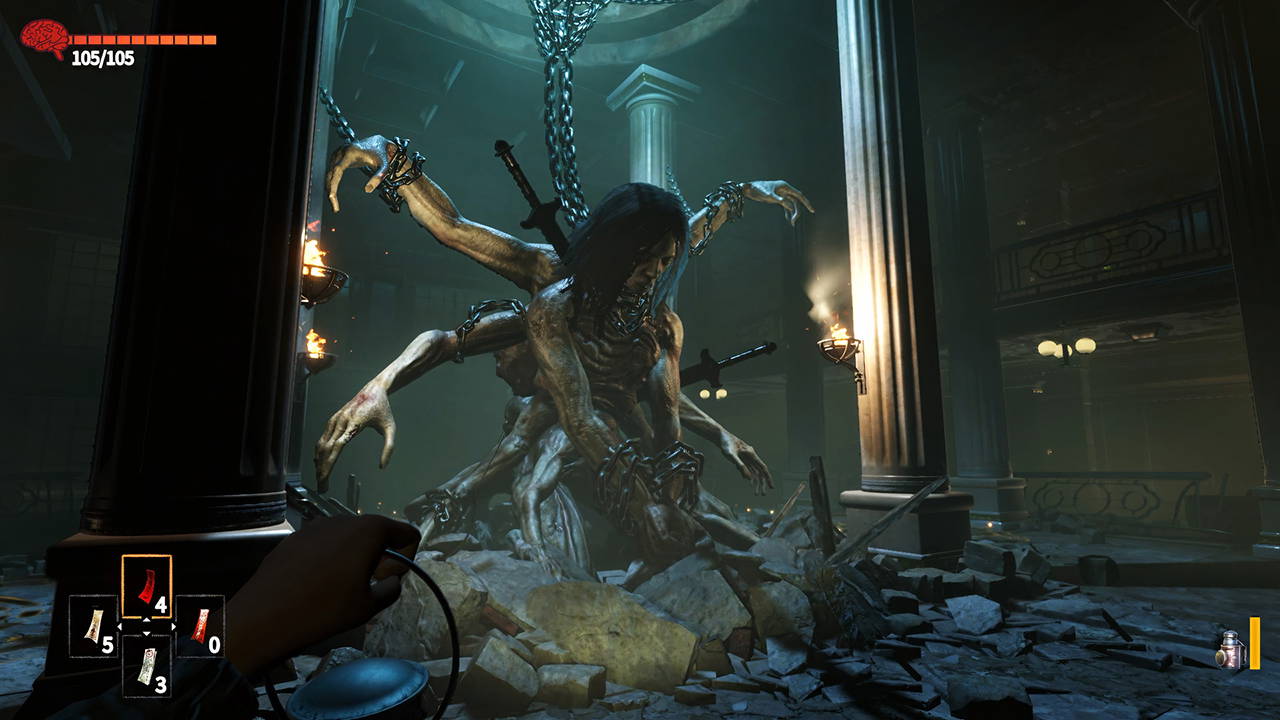
Task: Select the red-and-white talisman with count 0
Action: coord(200,626)
